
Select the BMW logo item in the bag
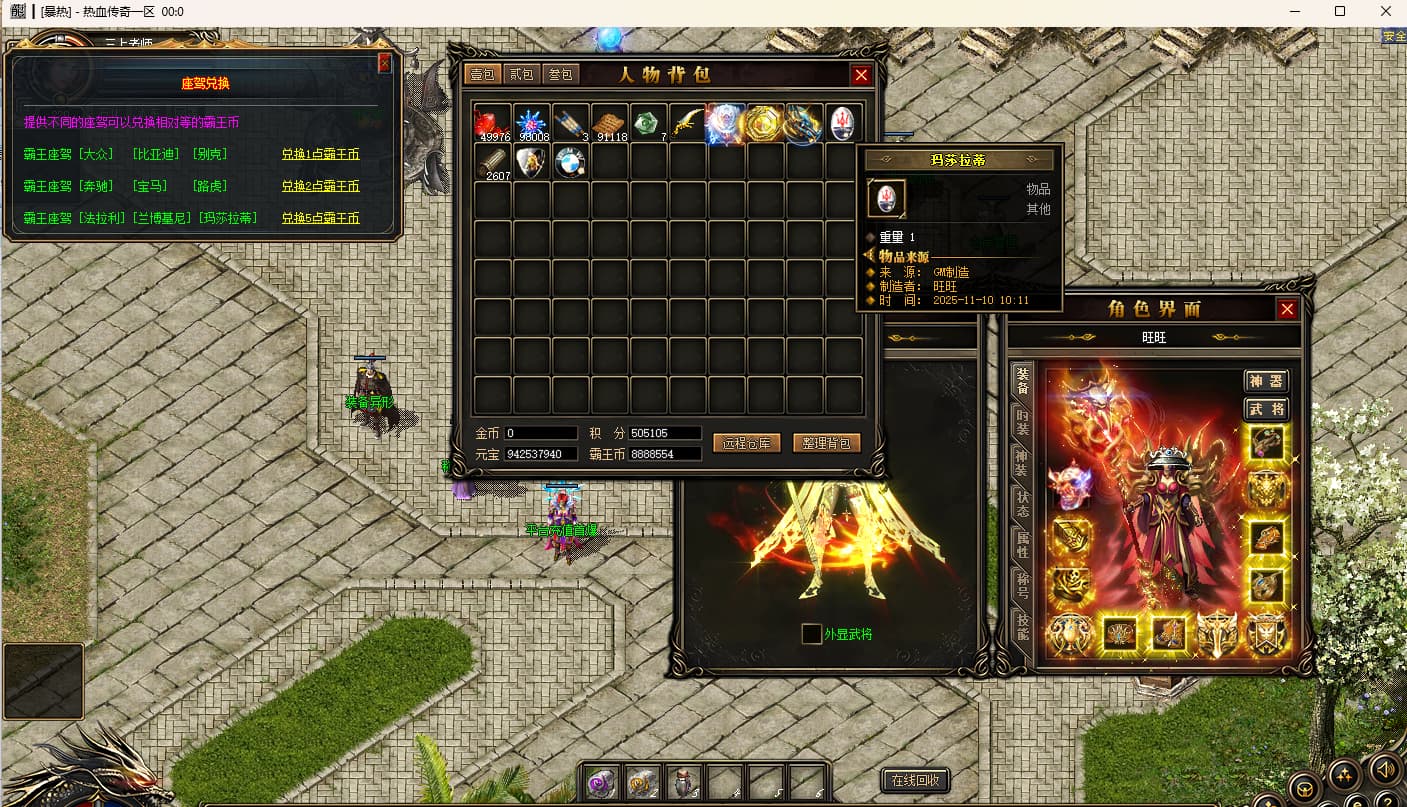coord(569,162)
